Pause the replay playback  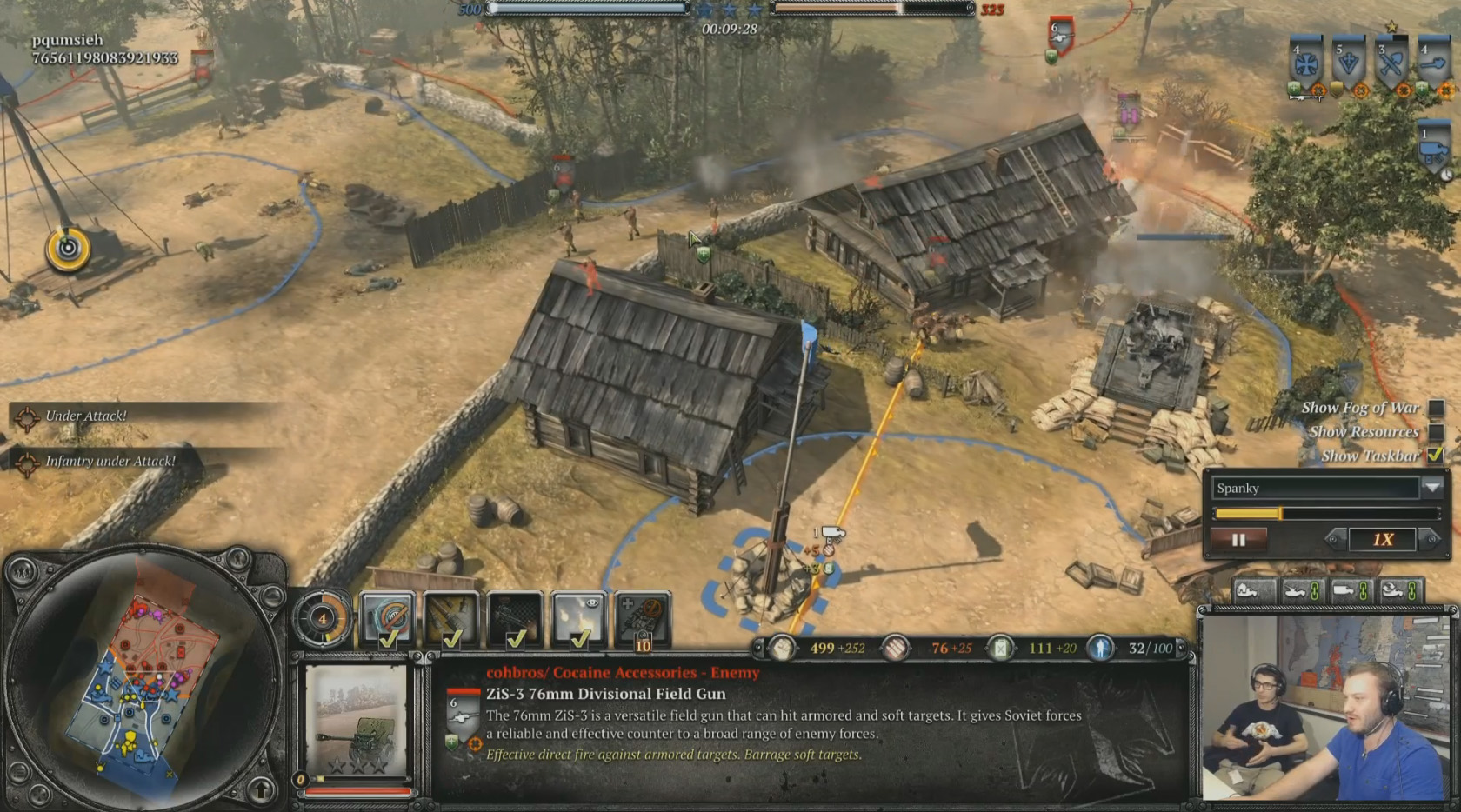[1238, 540]
